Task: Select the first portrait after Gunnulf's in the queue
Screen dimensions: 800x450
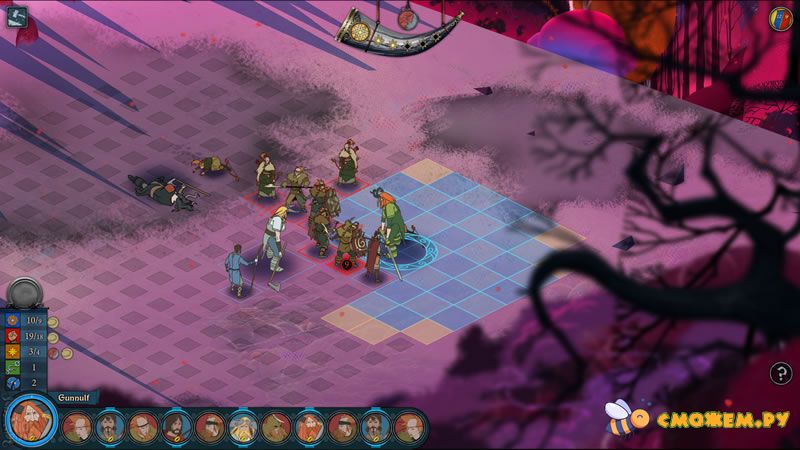Action: pyautogui.click(x=77, y=428)
